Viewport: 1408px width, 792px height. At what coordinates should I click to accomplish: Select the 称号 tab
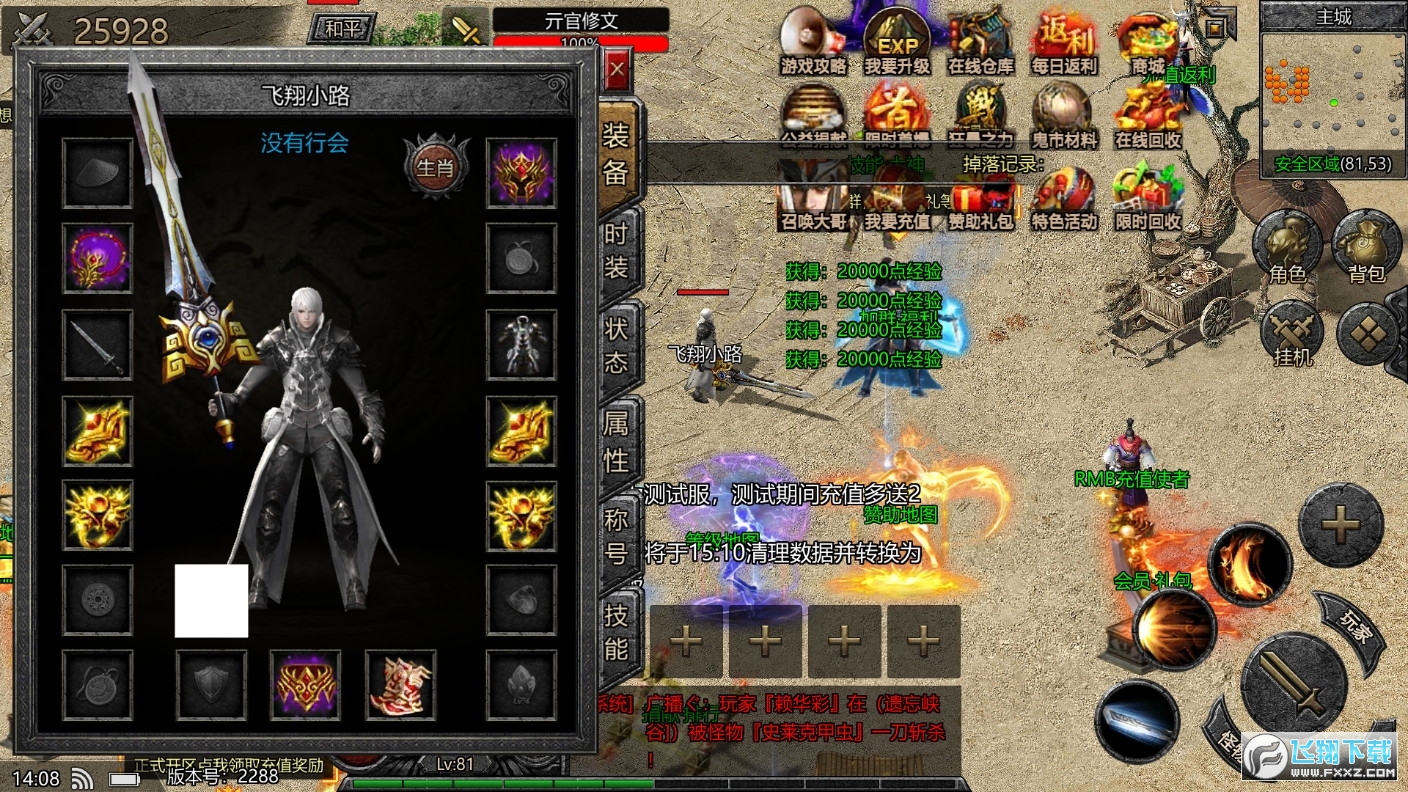[617, 536]
